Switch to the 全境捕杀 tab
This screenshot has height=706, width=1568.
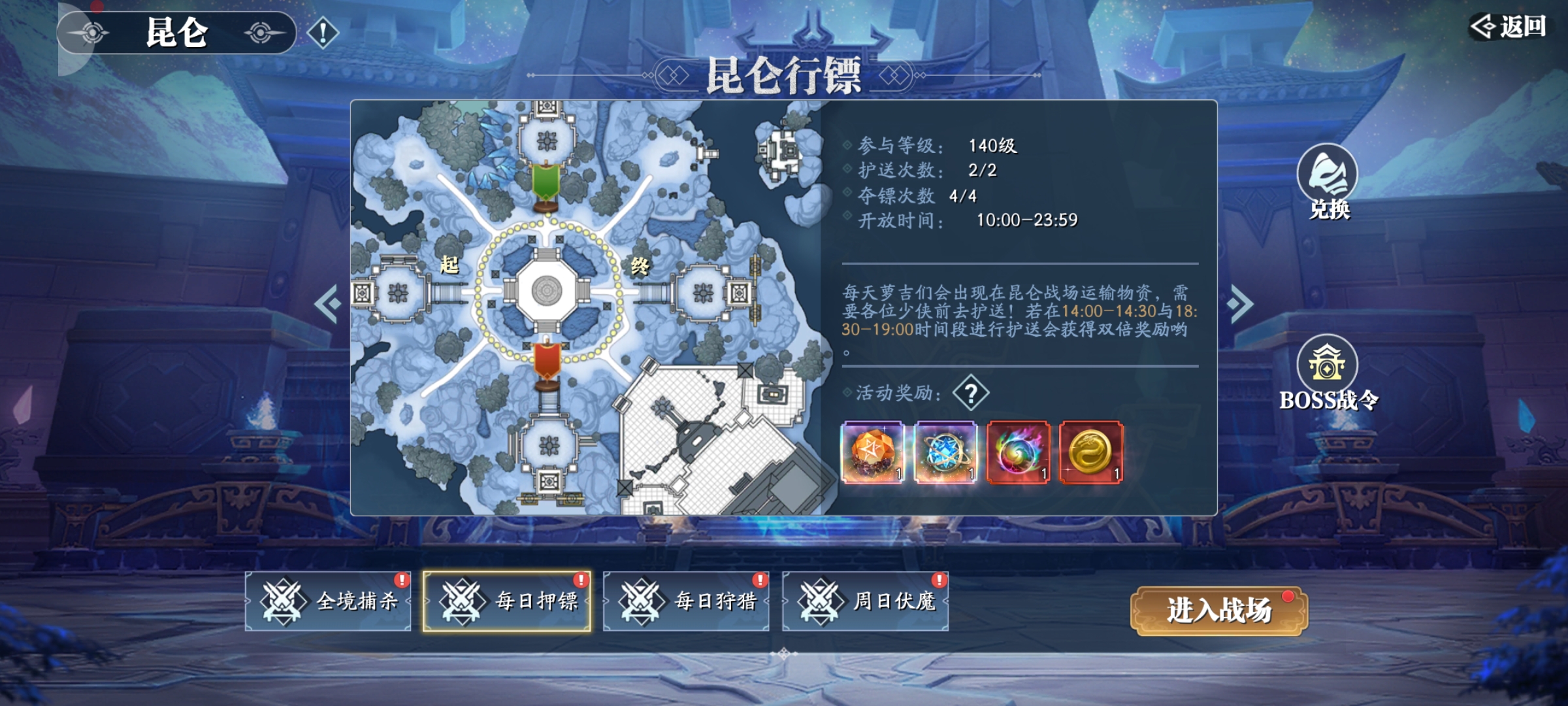pos(328,601)
